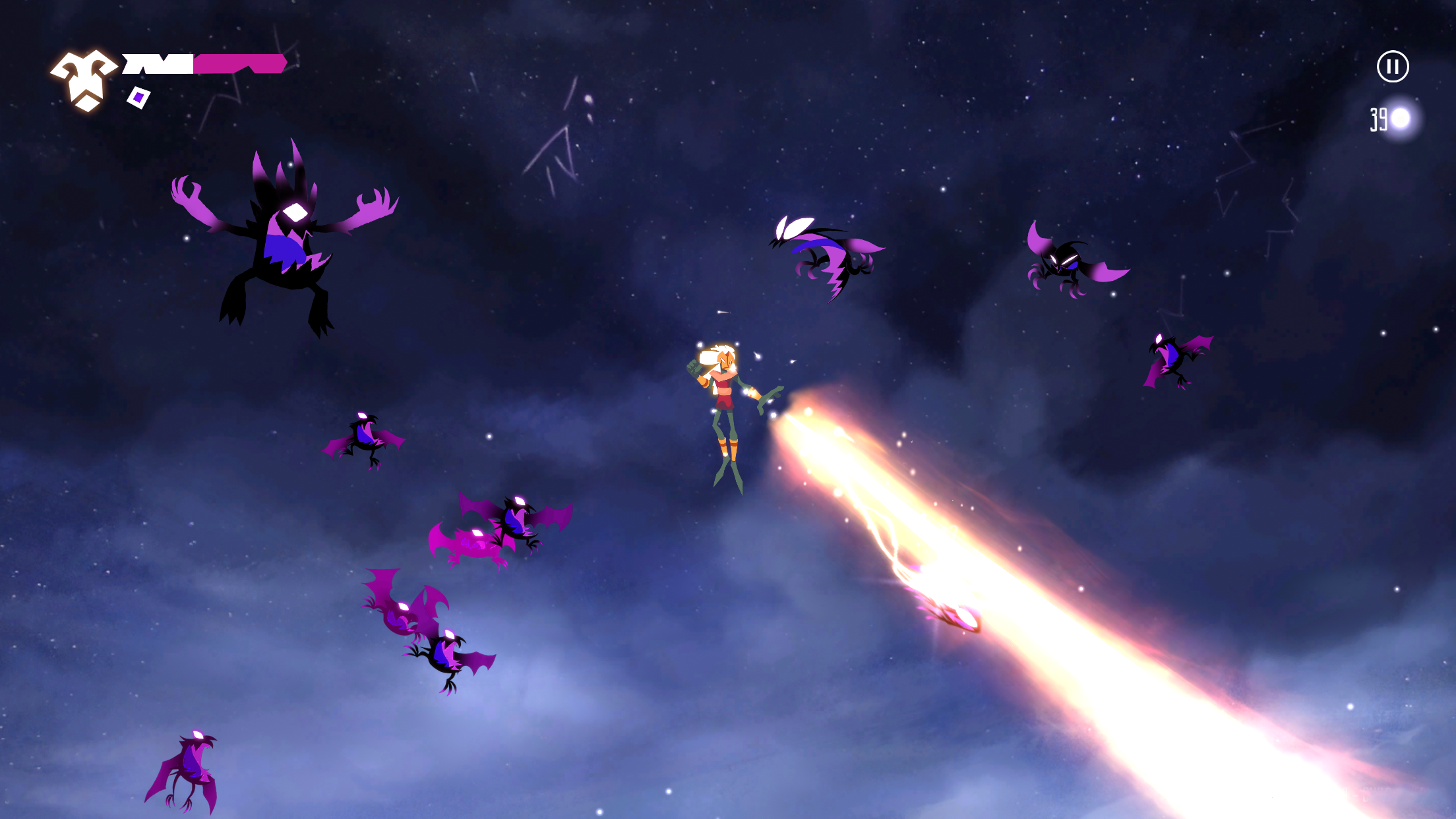The image size is (1456, 819).
Task: Click the glowing orb next to counter 39
Action: [x=1399, y=119]
